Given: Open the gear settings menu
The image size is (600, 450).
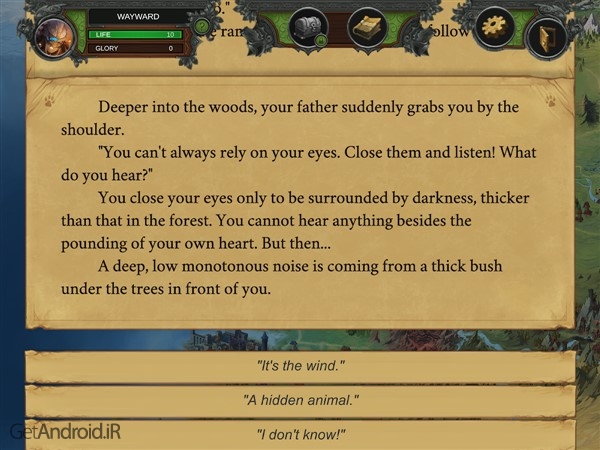Looking at the screenshot, I should [x=494, y=27].
